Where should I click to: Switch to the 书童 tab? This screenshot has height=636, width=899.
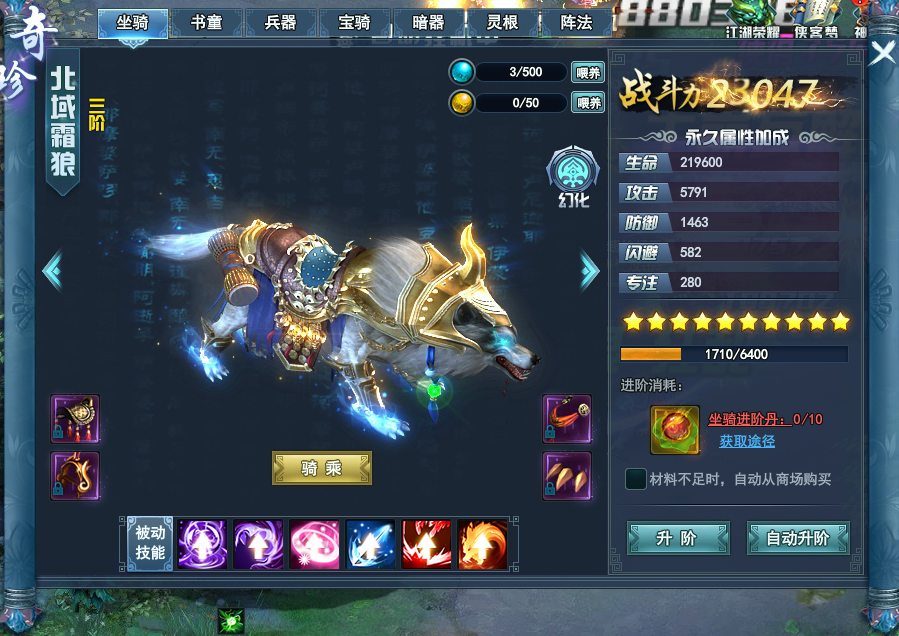coord(206,22)
